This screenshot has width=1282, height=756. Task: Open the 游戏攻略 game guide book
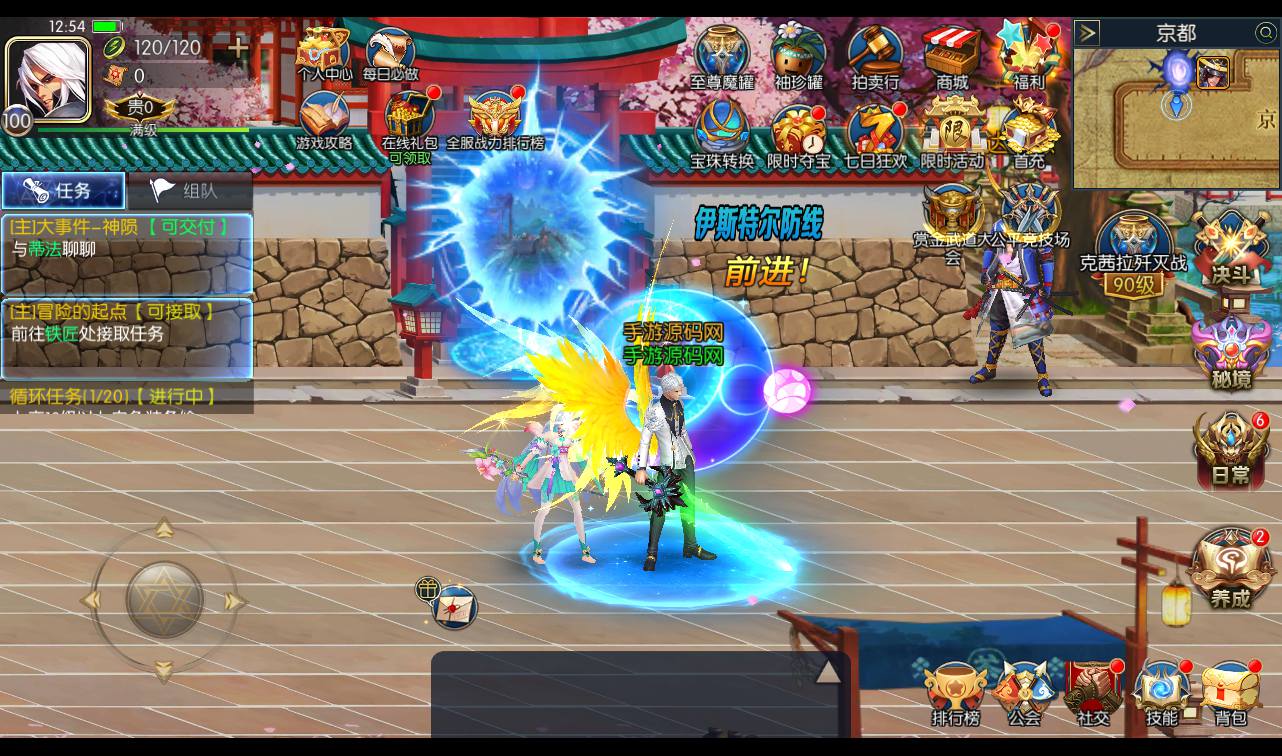324,120
